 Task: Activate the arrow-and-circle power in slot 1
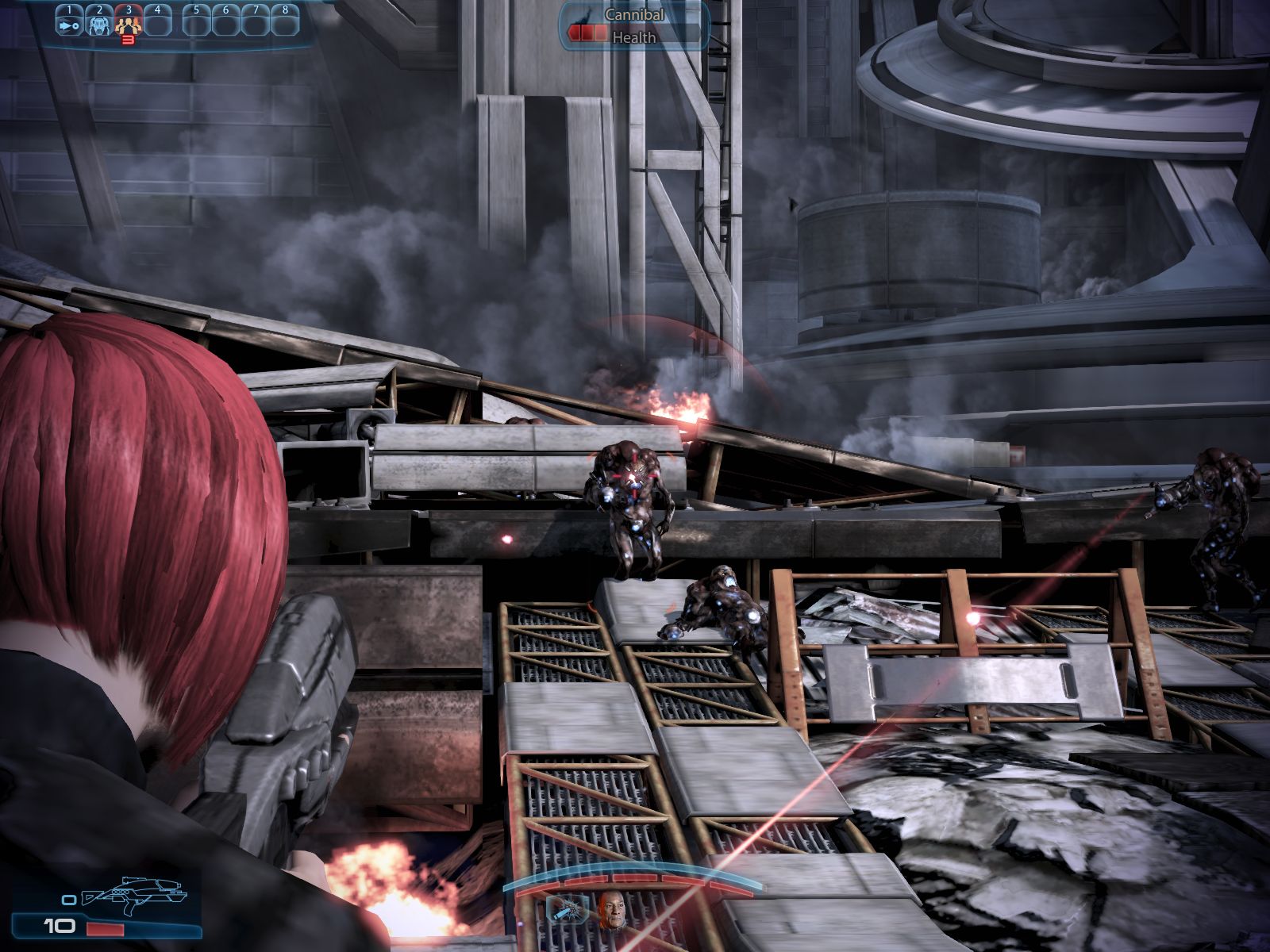[x=69, y=25]
